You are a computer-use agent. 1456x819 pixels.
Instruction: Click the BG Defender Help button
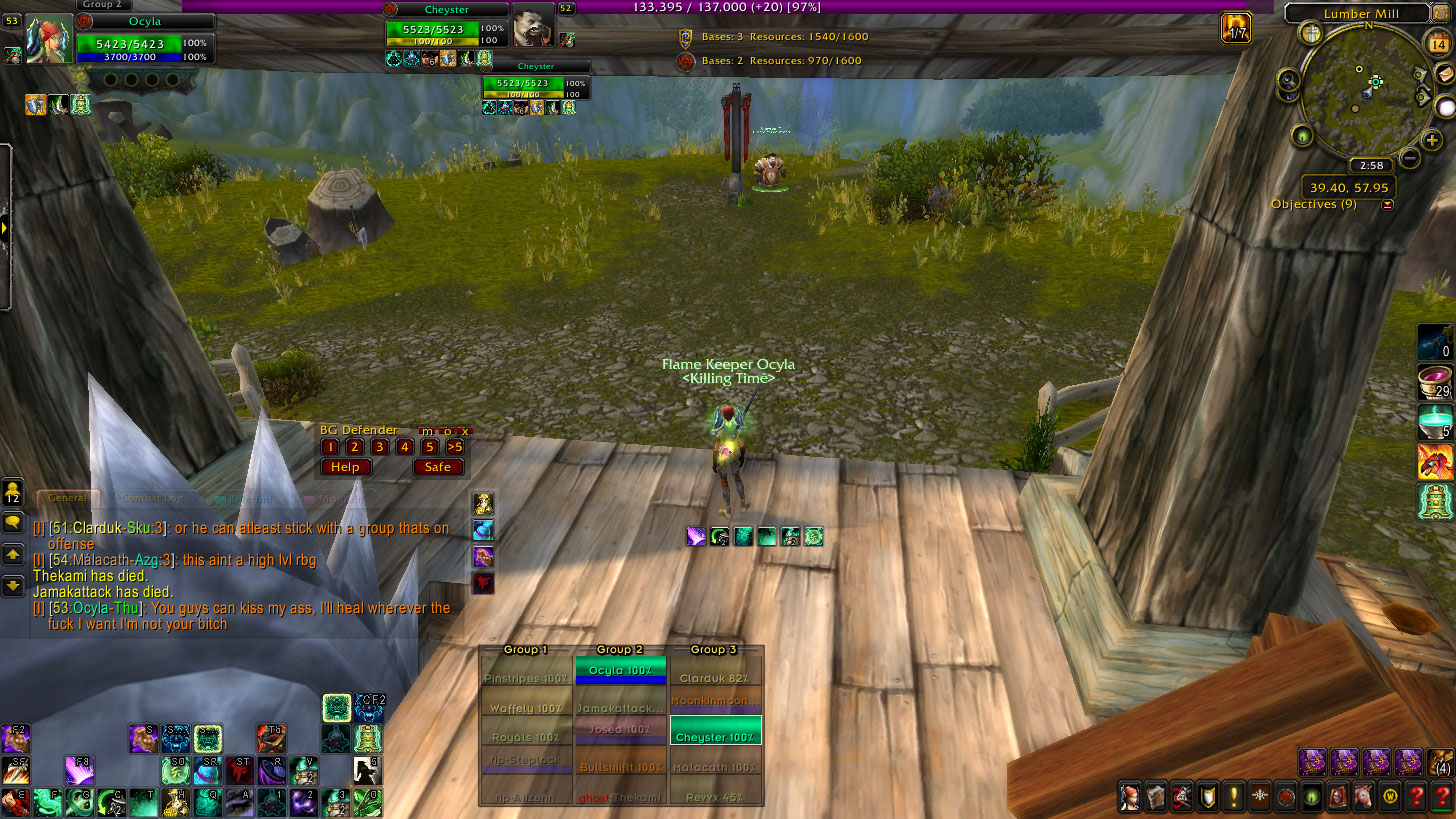(345, 467)
